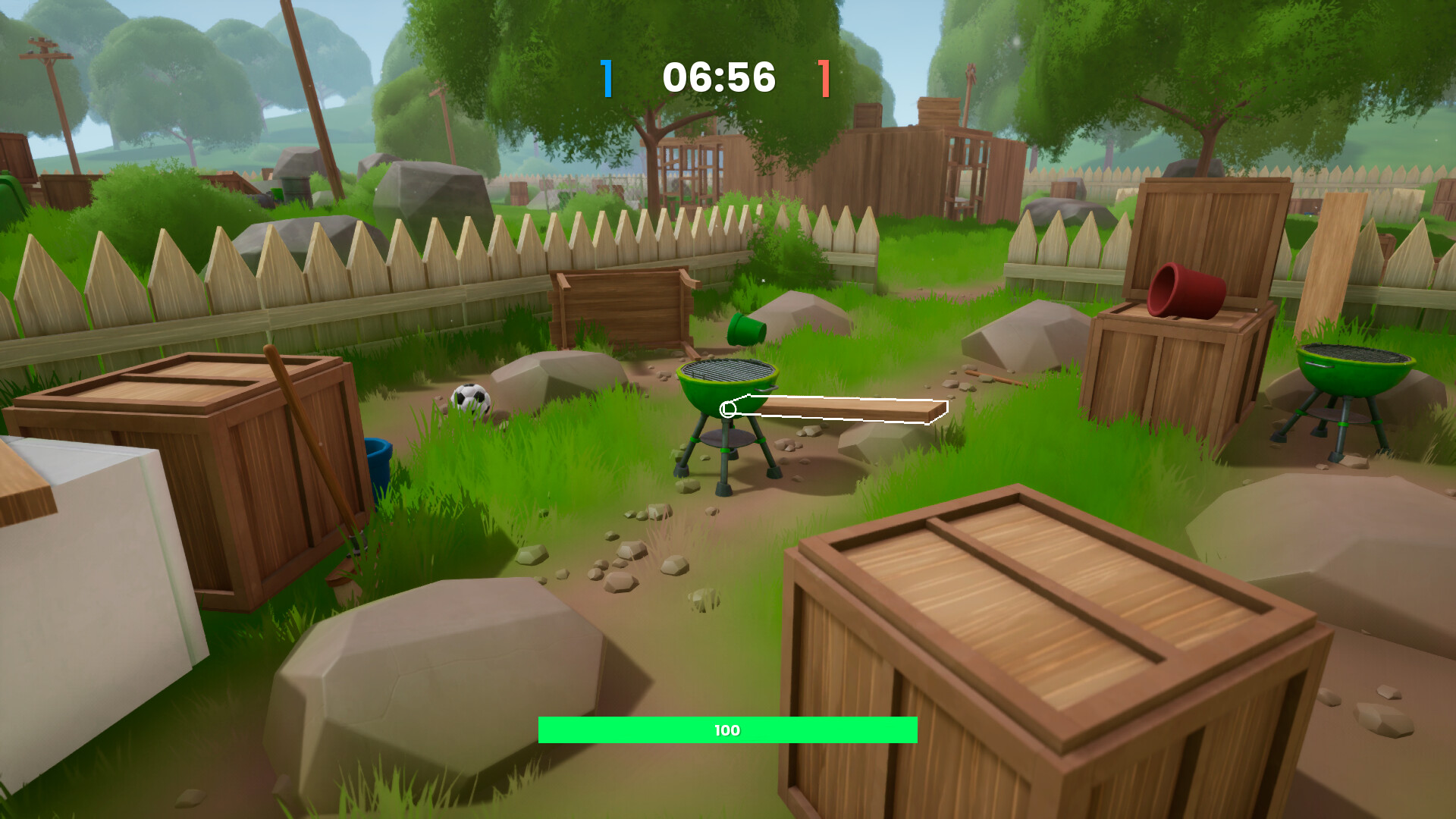This screenshot has width=1456, height=819.
Task: Click the soccer ball in the grass
Action: point(472,400)
